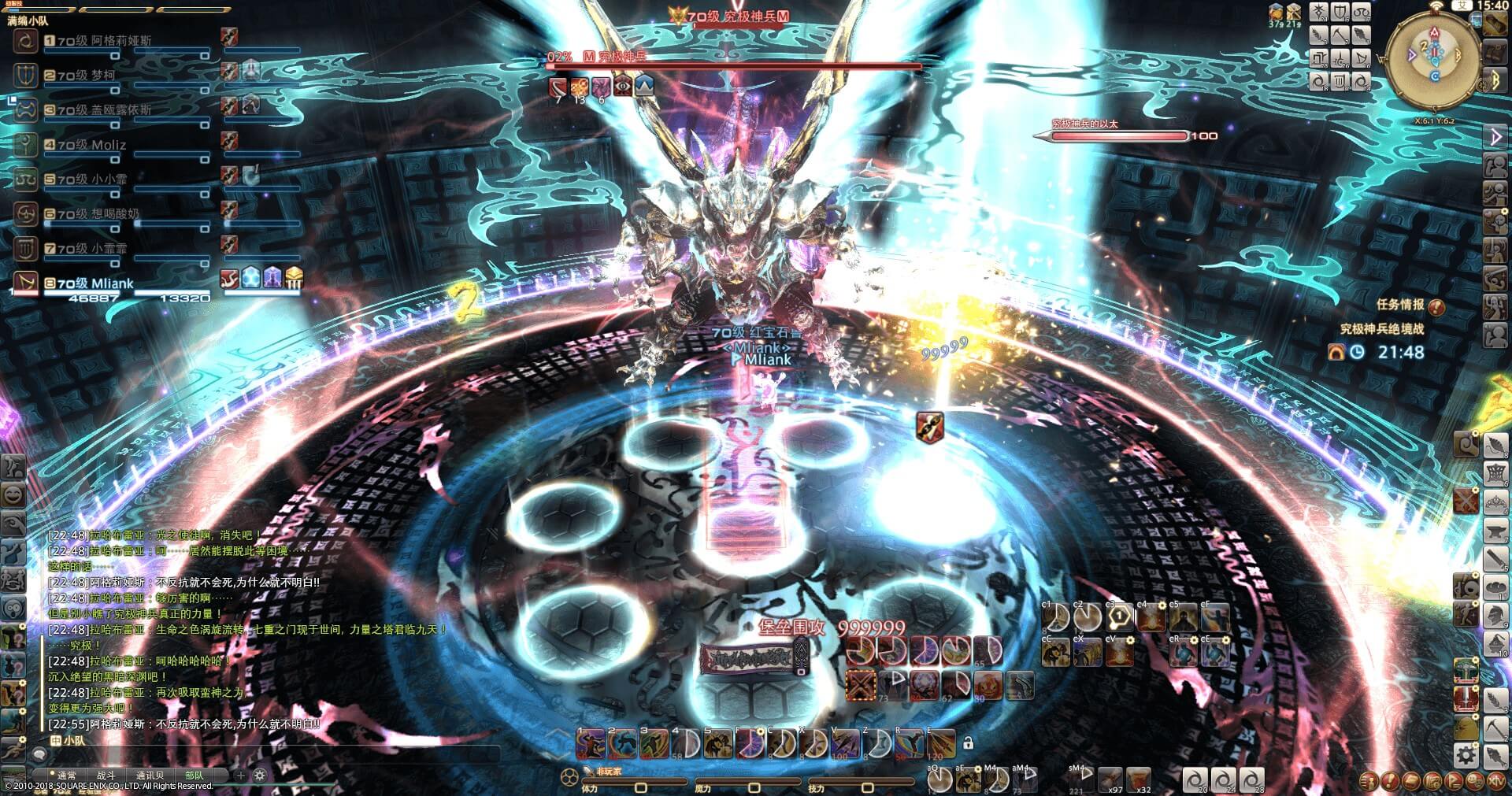Open the gear settings icon at right

(1465, 756)
